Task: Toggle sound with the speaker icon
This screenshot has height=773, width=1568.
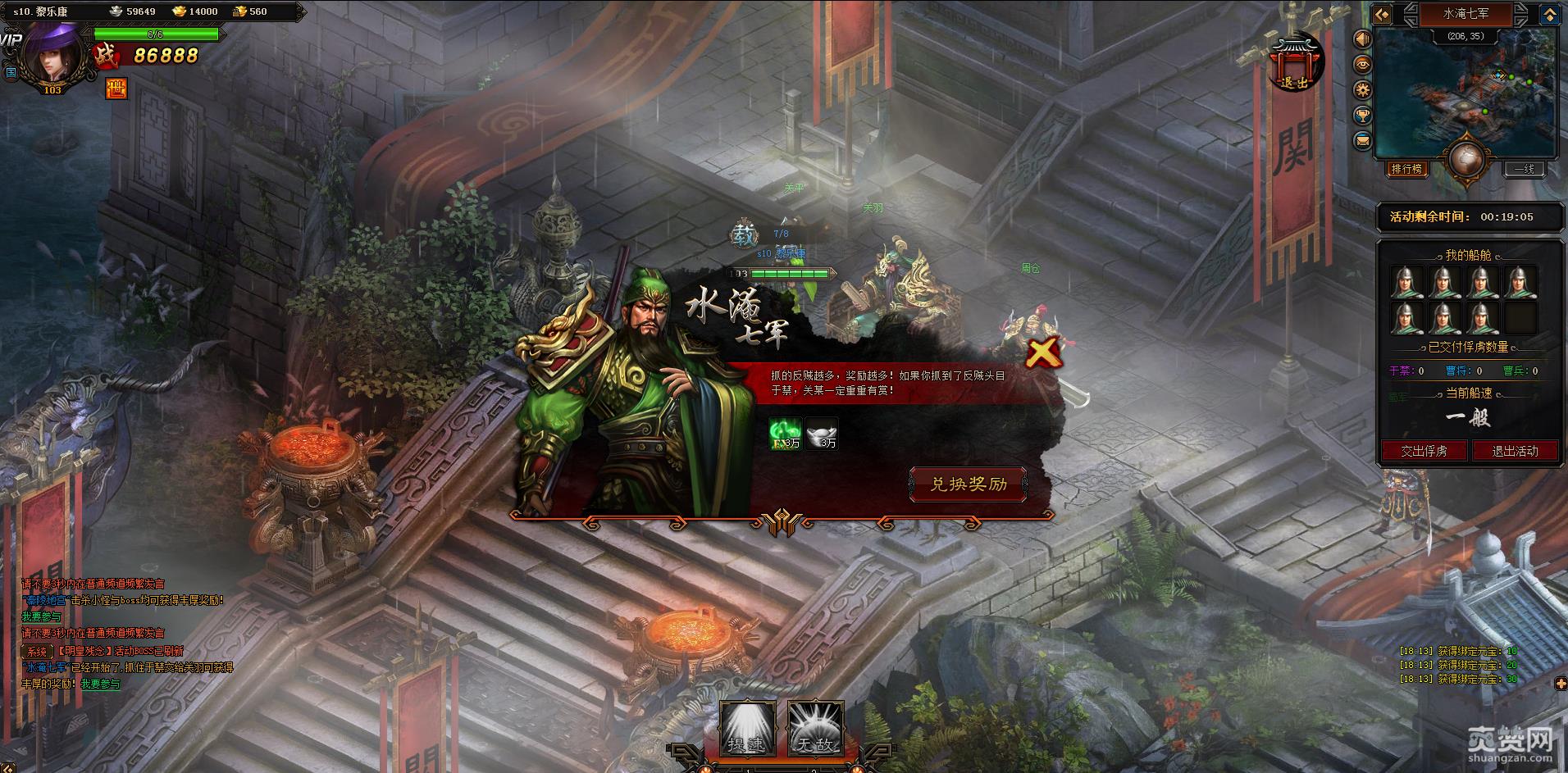Action: [1363, 39]
